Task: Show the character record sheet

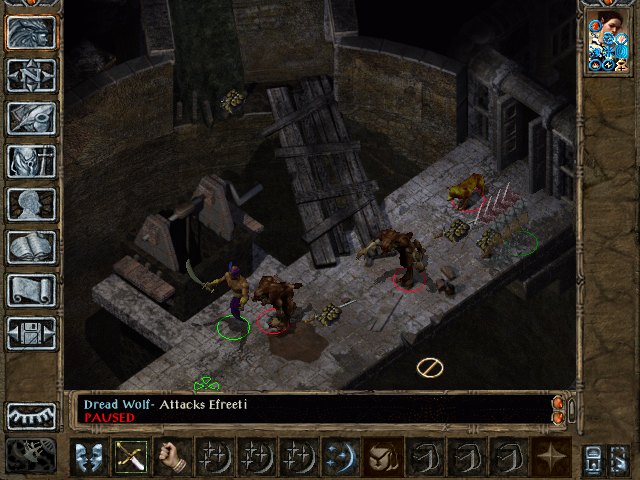Action: pyautogui.click(x=31, y=204)
